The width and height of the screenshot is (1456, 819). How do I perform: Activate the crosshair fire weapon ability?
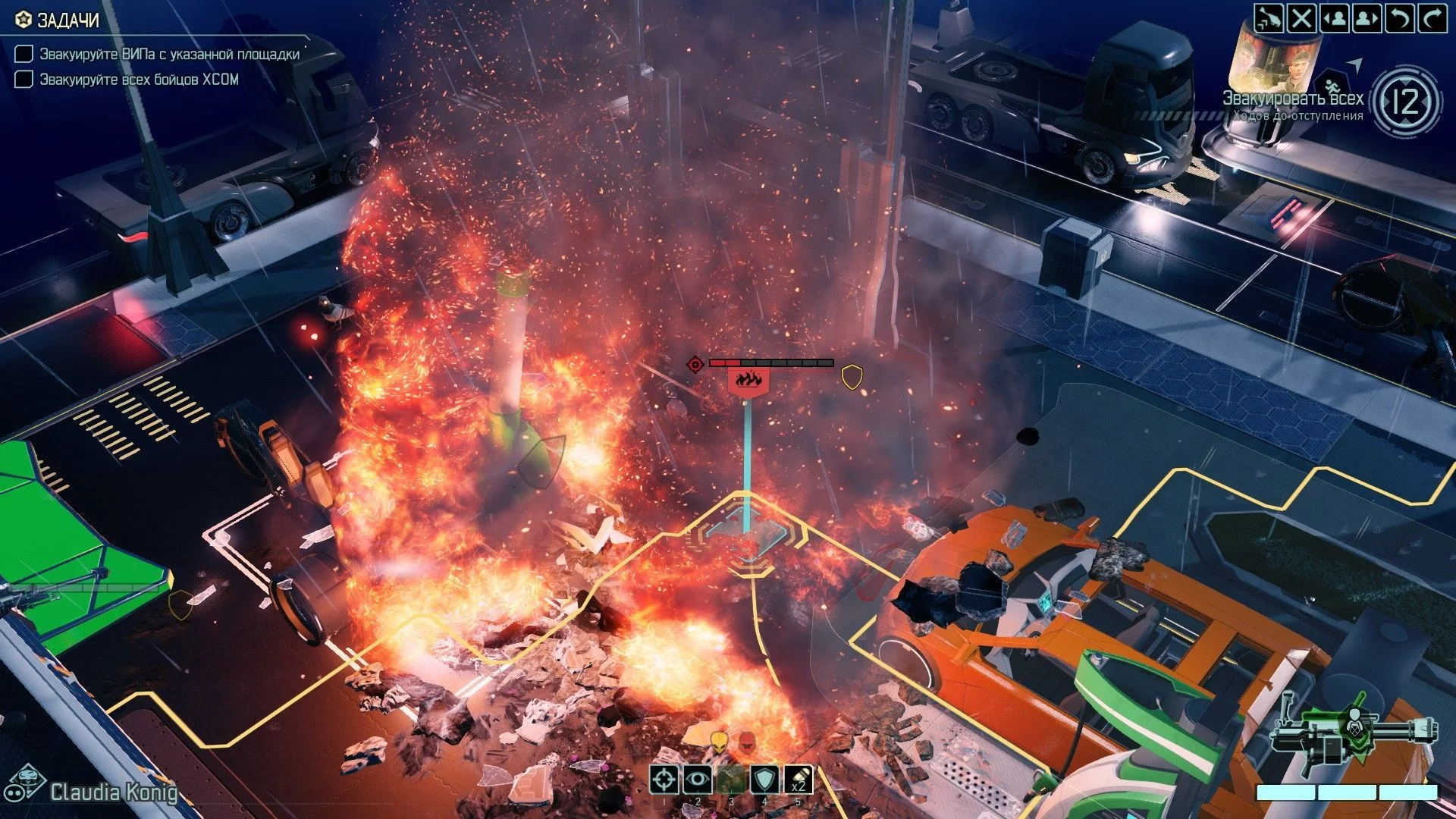pos(664,779)
